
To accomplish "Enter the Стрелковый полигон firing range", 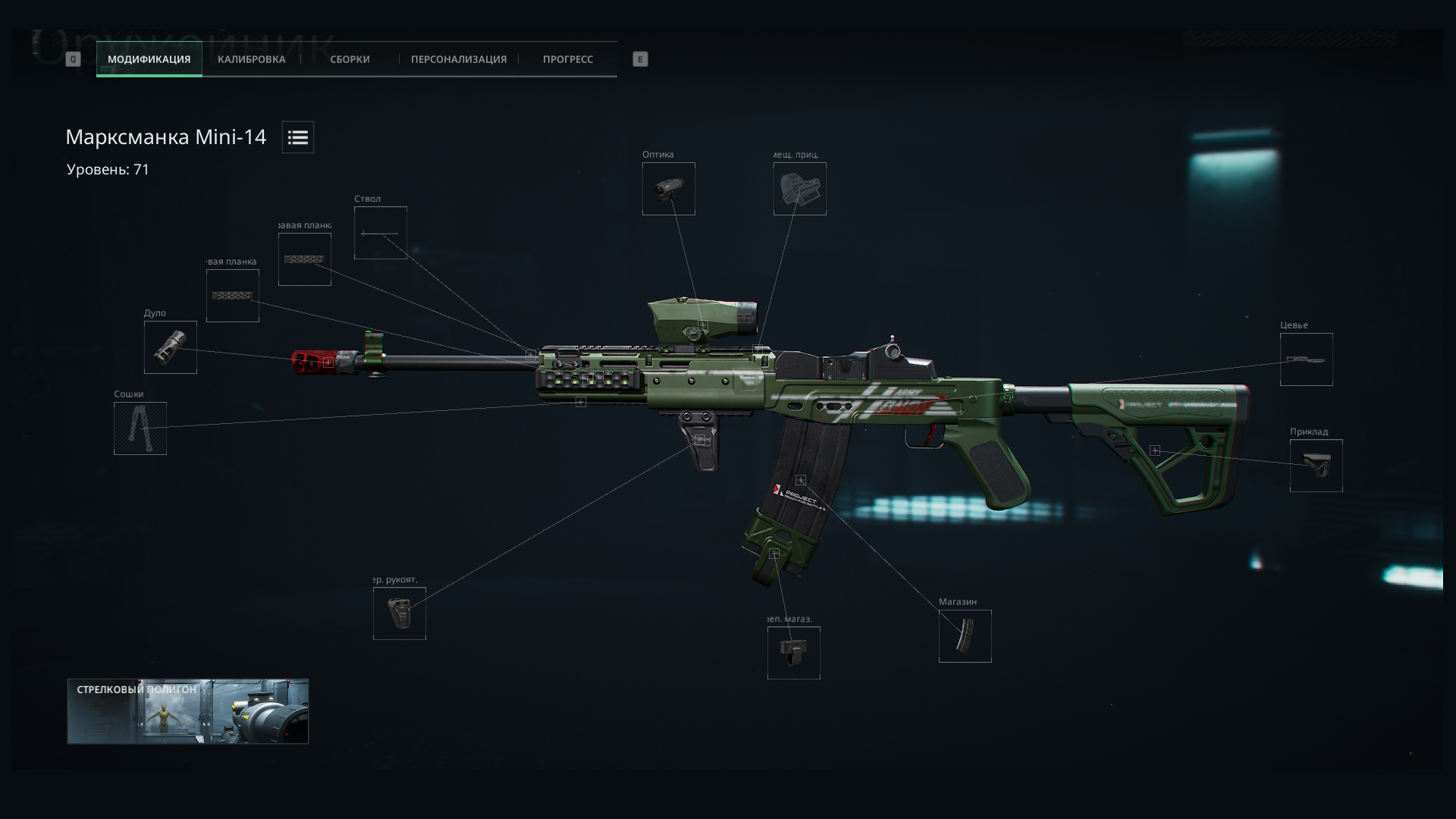I will [x=187, y=711].
